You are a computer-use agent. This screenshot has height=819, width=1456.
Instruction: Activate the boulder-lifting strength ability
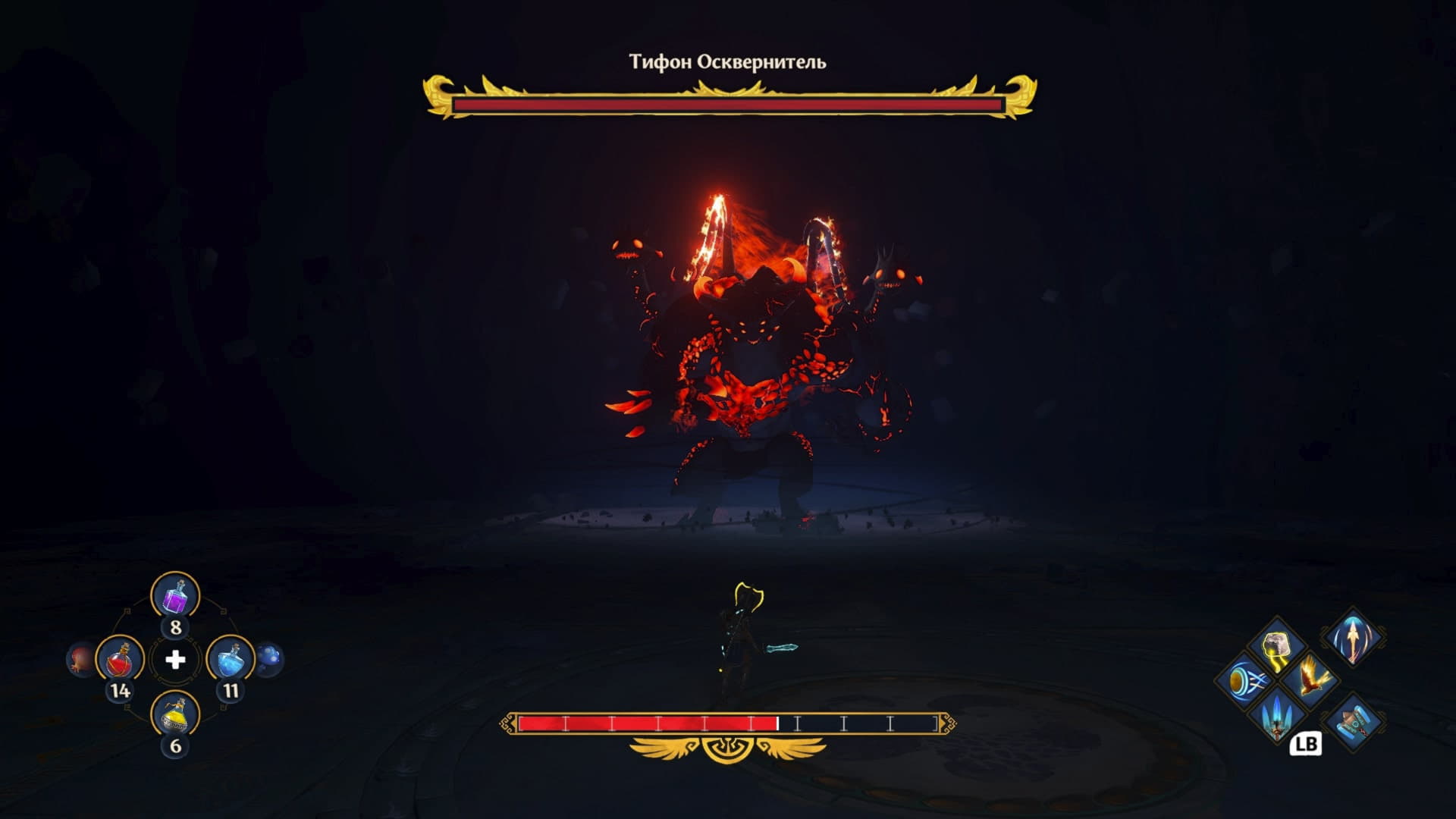(x=1278, y=649)
